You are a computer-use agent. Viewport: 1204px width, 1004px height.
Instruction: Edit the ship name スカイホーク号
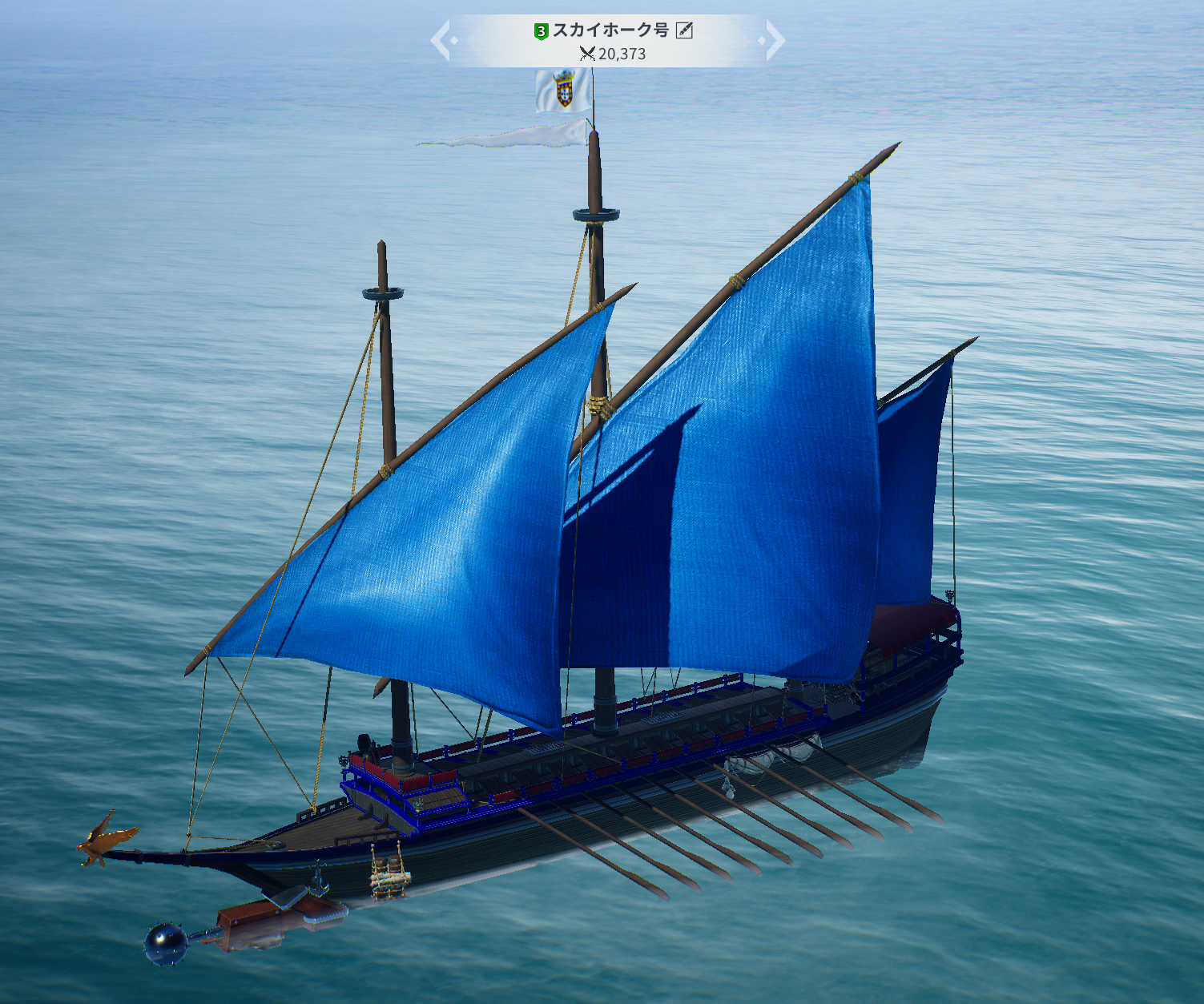[684, 30]
